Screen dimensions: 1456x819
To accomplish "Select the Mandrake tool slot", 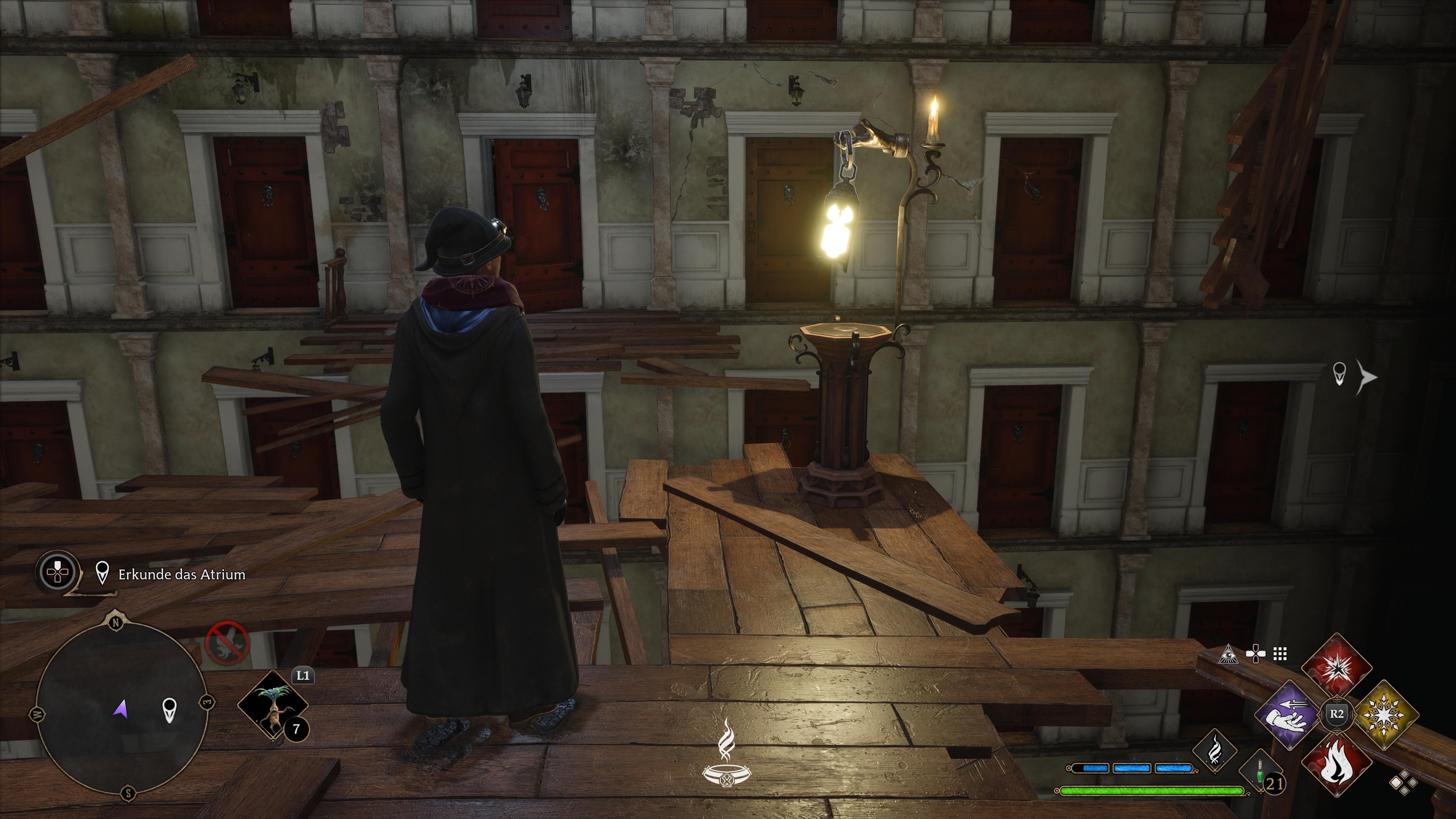I will pos(273,705).
